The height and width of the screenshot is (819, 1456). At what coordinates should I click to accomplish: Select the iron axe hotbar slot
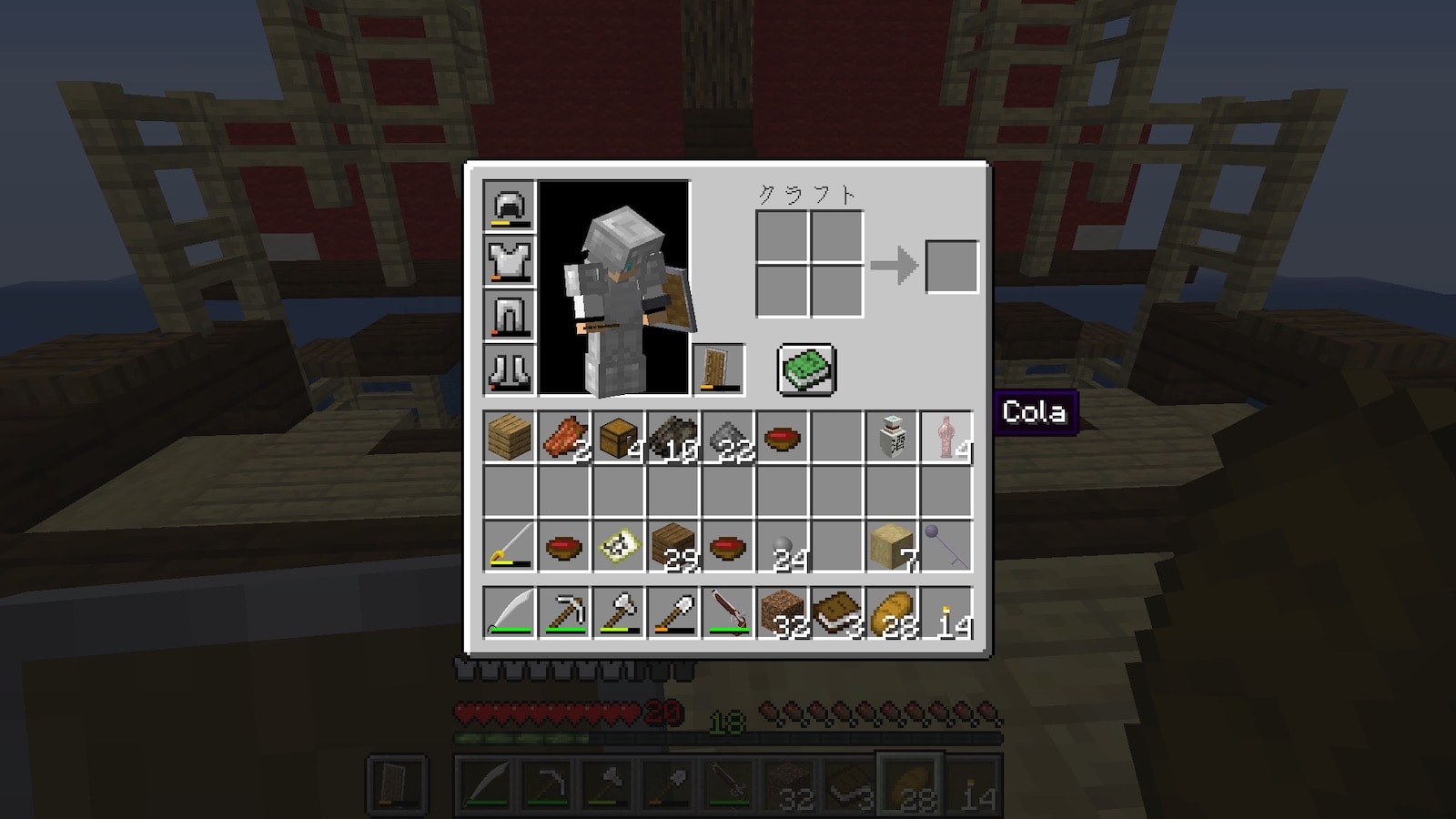point(619,612)
